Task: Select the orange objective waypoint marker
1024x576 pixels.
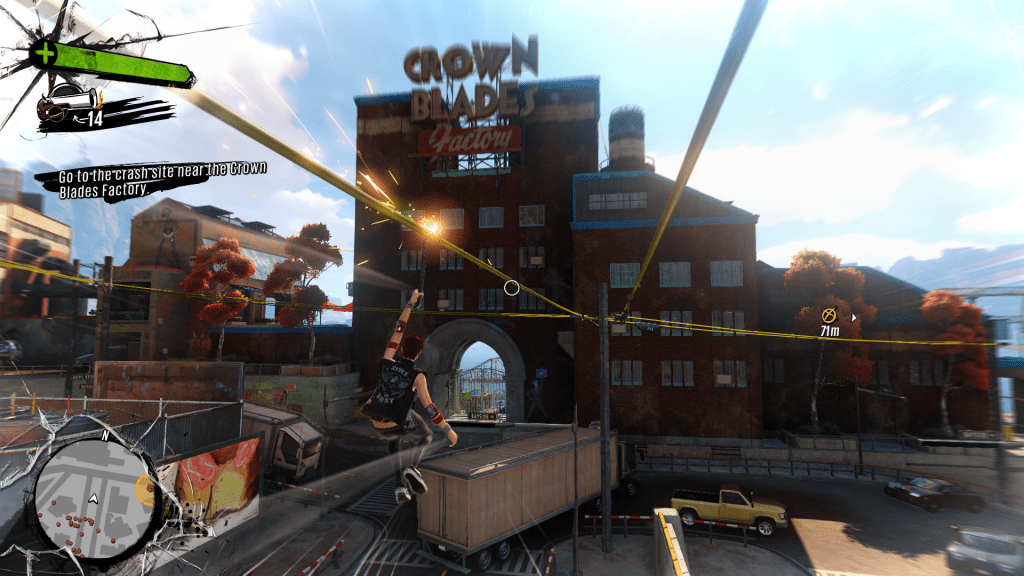Action: tap(829, 314)
